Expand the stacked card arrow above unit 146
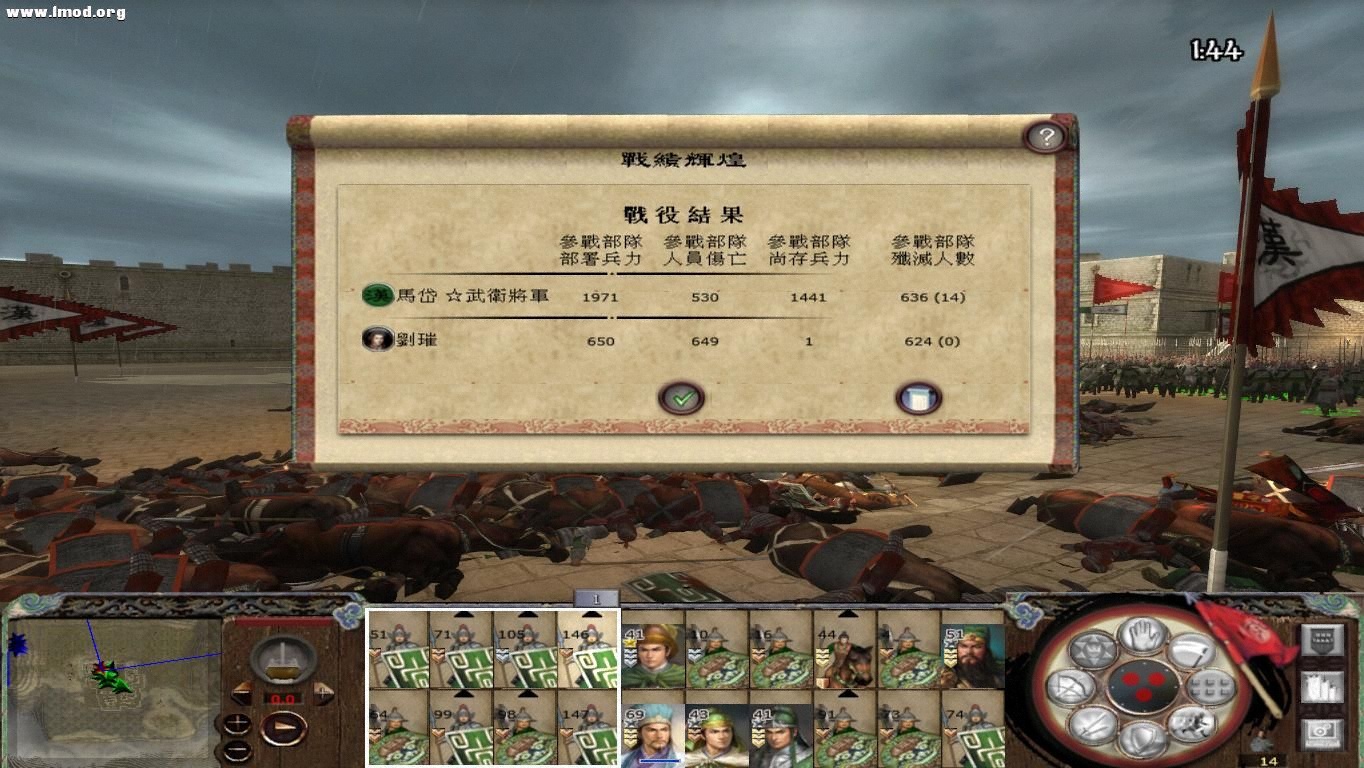 (591, 614)
